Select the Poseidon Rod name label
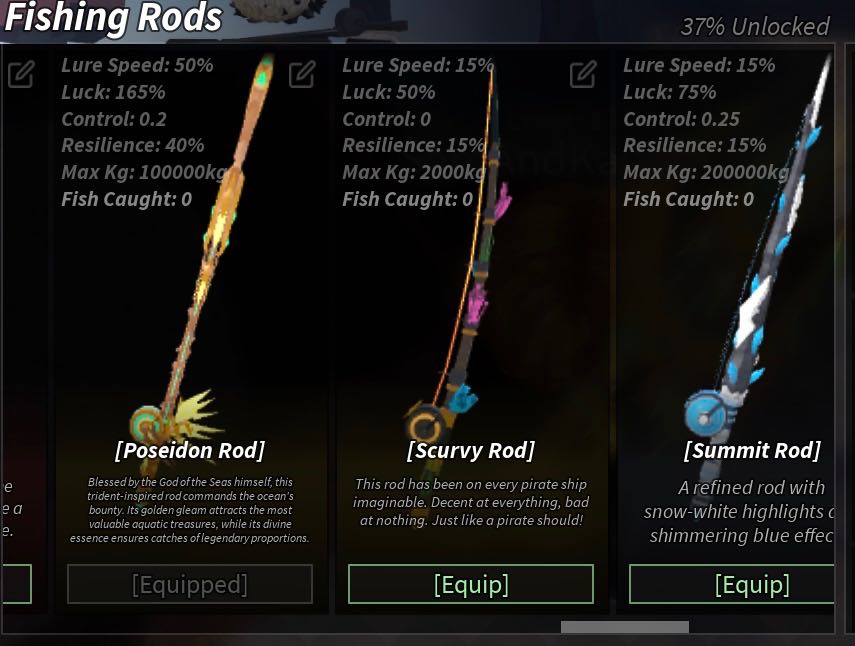Screen dimensions: 855x646 190,450
